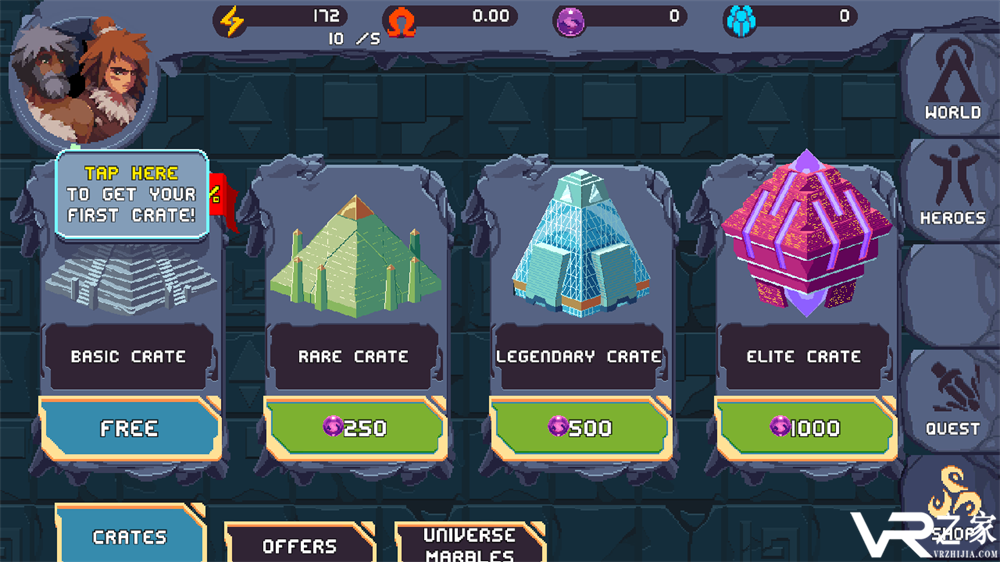Viewport: 1000px width, 562px height.
Task: Open the Quest menu
Action: 951,400
